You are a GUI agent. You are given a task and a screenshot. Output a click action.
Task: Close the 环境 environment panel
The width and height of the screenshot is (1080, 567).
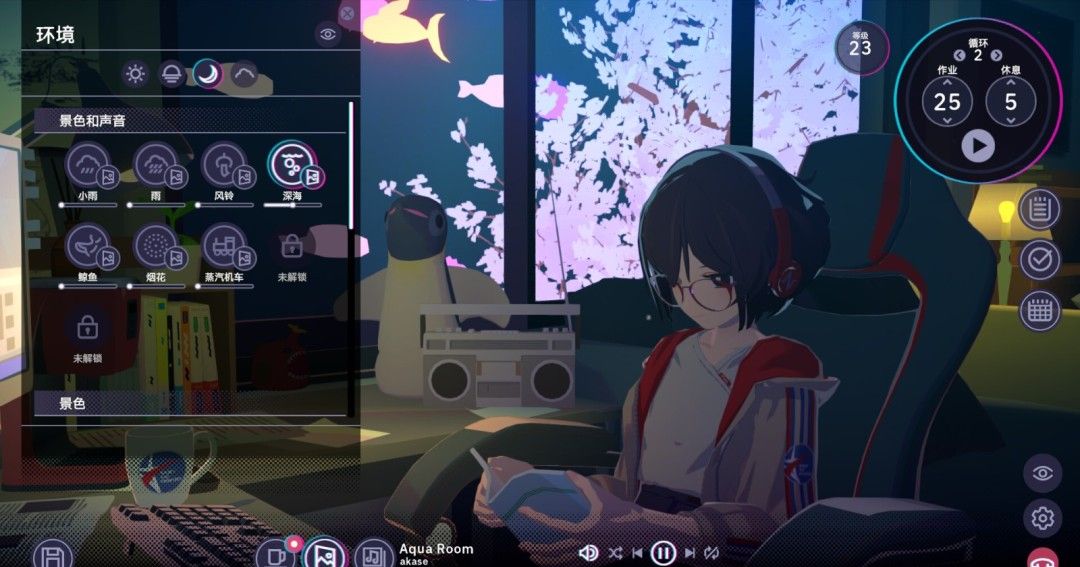point(347,13)
